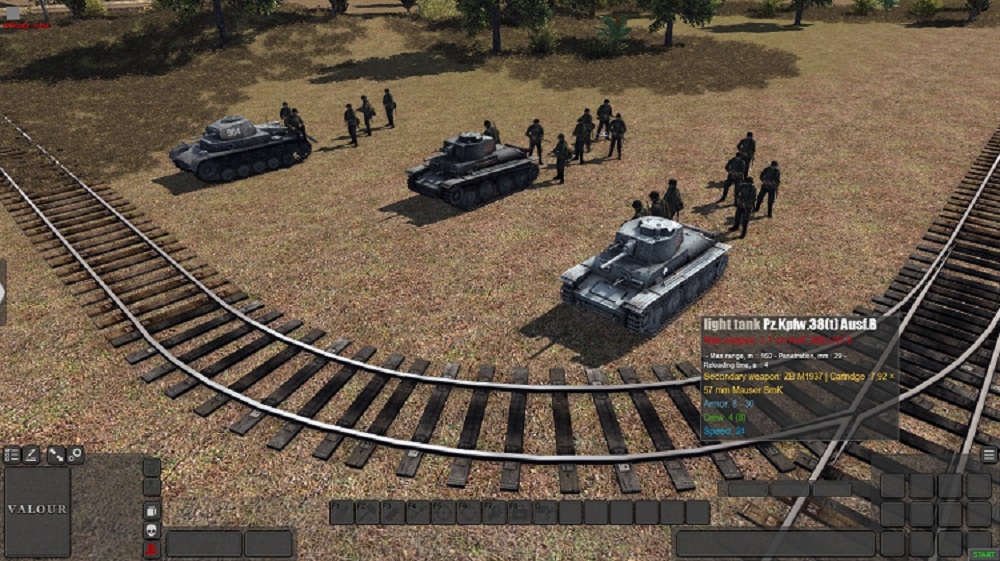Click the diagonal line tool icon
Image resolution: width=1000 pixels, height=561 pixels.
[55, 455]
